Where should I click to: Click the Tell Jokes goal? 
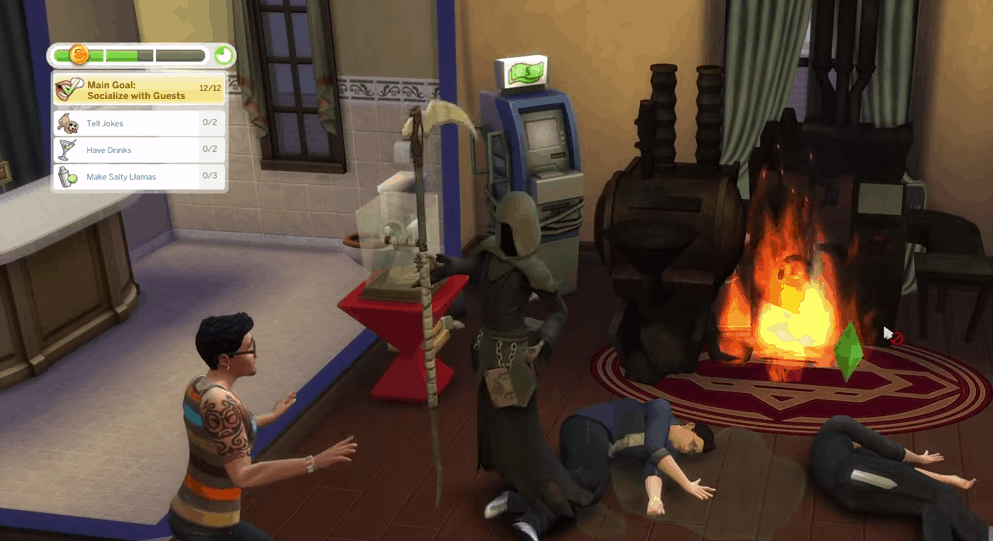(139, 123)
